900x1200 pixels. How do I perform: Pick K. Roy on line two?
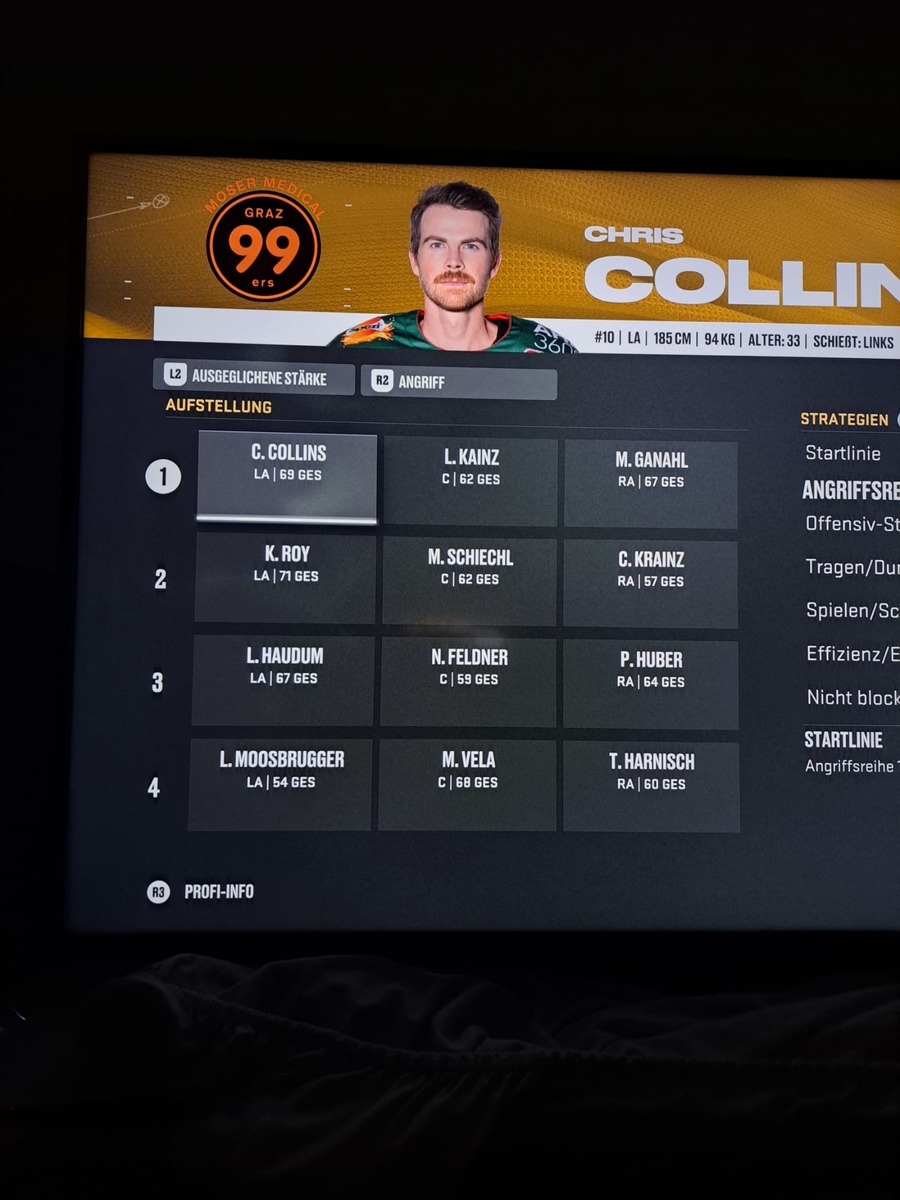(x=286, y=577)
